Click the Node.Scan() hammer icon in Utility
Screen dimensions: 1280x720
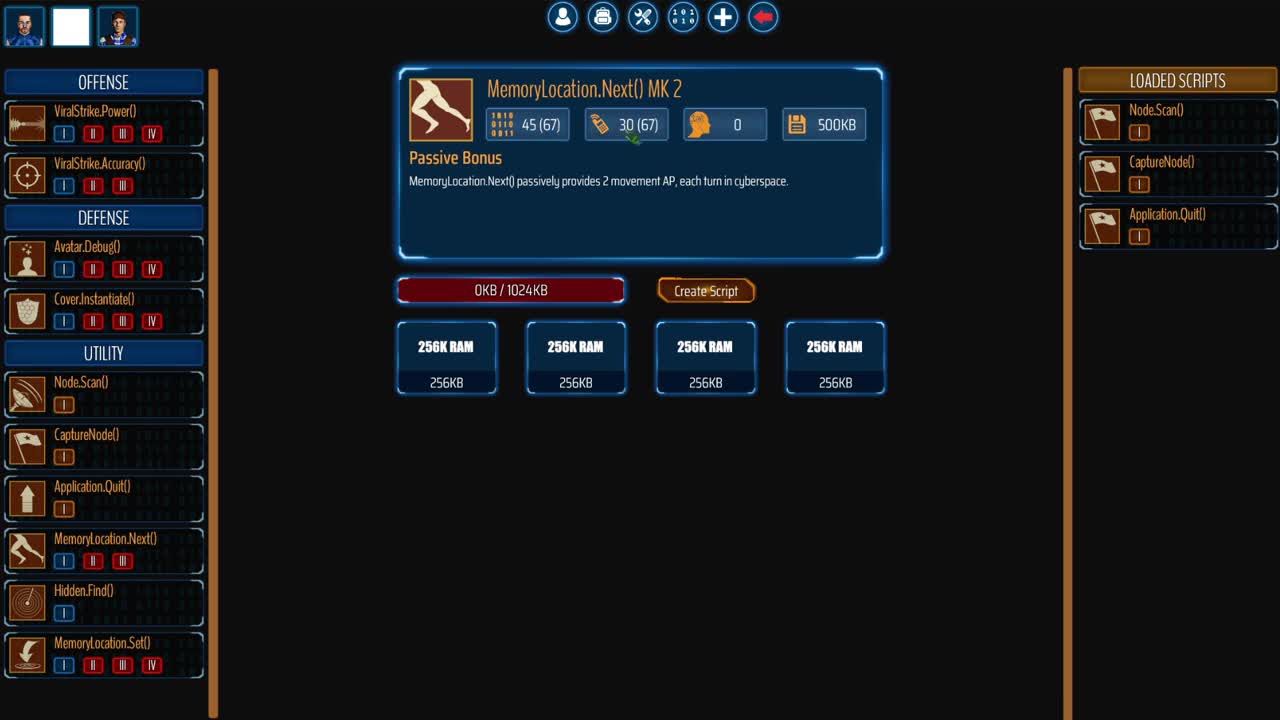(x=27, y=393)
